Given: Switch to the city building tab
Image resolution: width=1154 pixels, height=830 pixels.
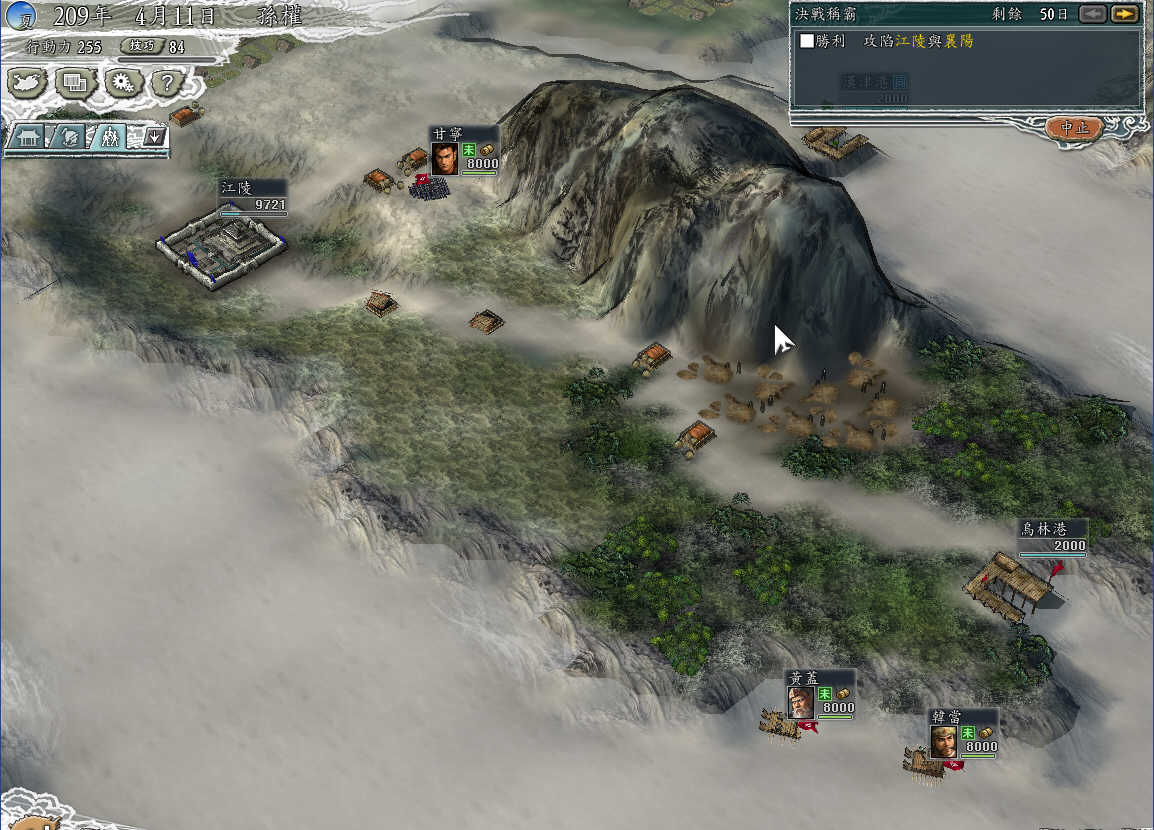Looking at the screenshot, I should [x=27, y=137].
